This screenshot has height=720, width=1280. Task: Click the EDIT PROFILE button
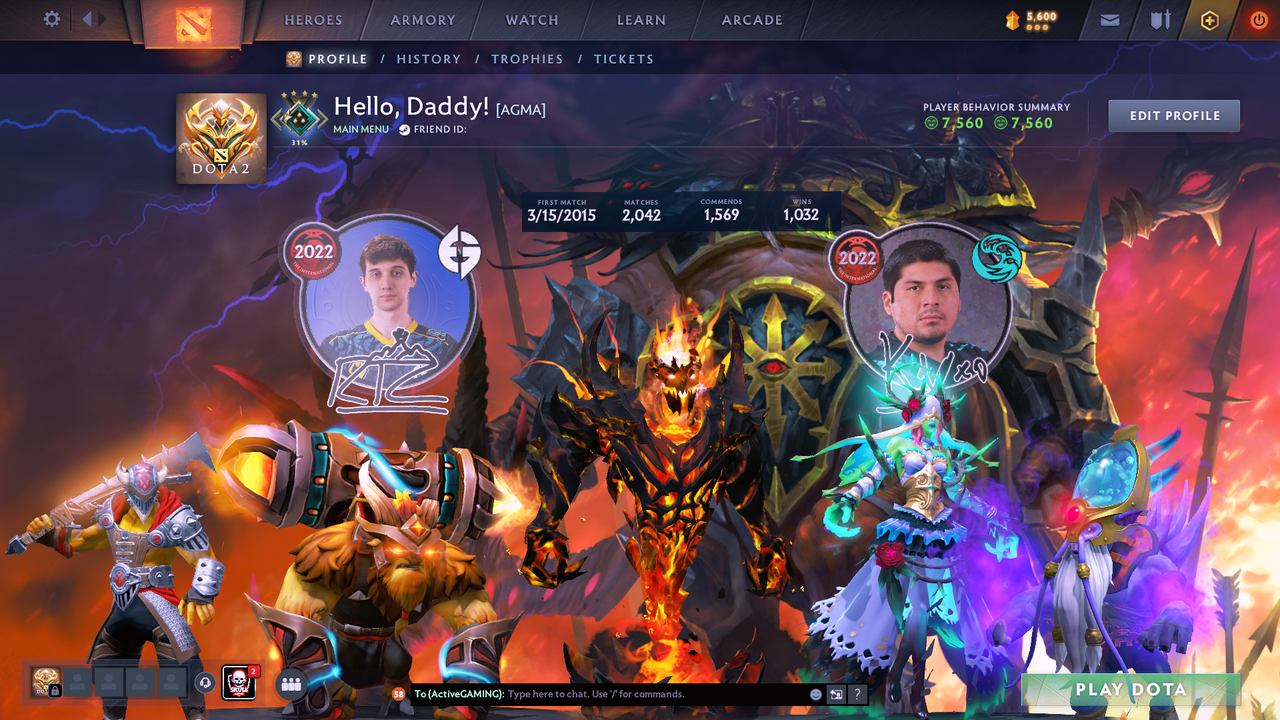point(1173,115)
